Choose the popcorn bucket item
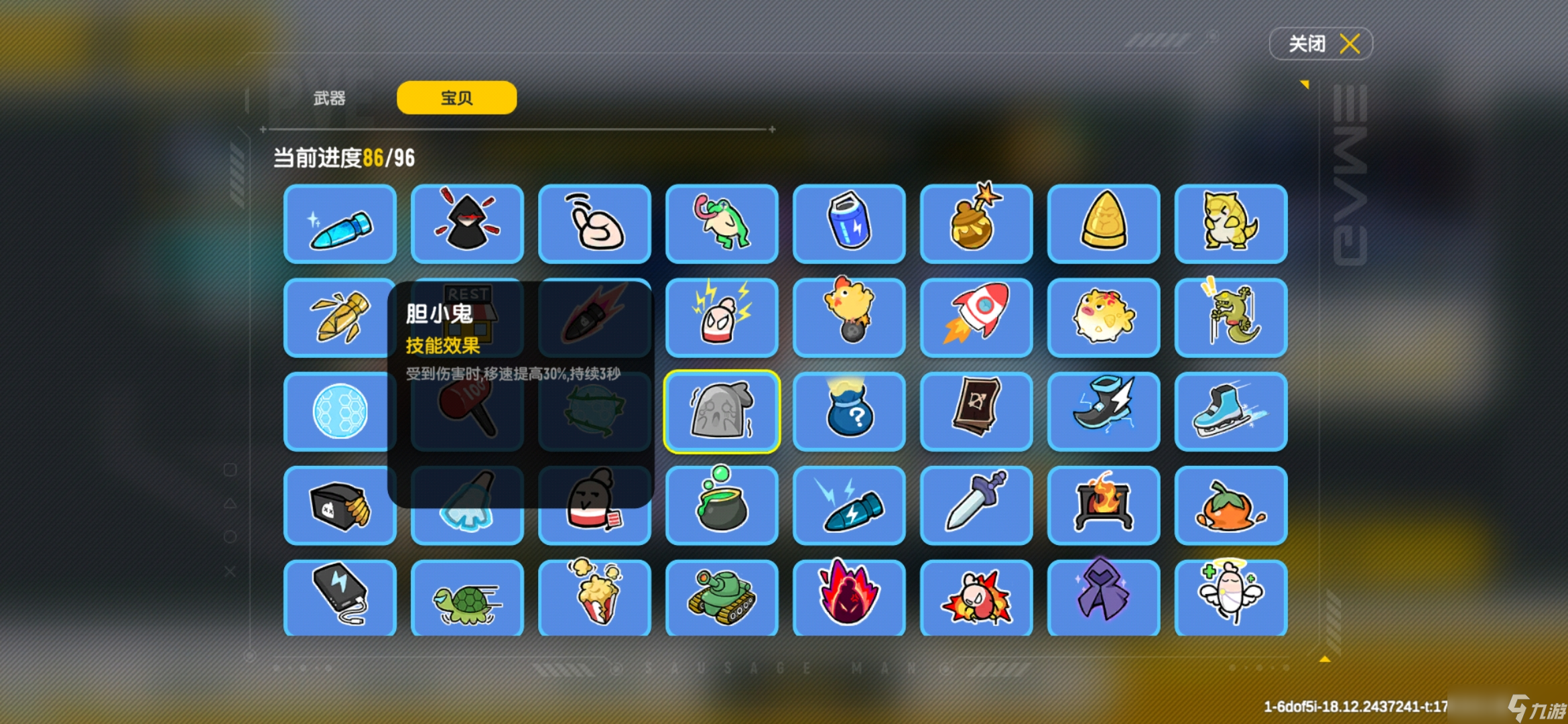The height and width of the screenshot is (724, 1568). click(594, 597)
